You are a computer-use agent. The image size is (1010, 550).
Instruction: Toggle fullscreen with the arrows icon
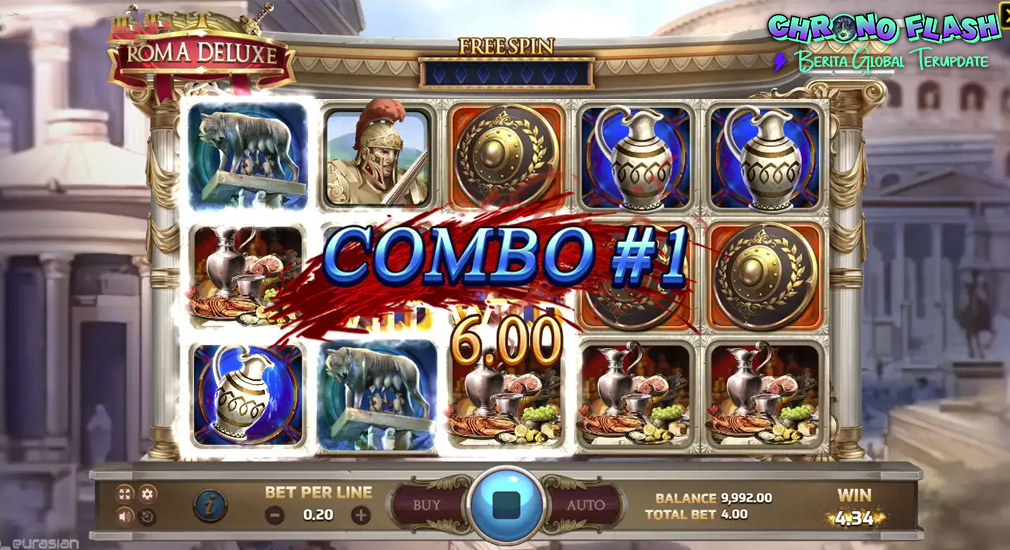(125, 494)
